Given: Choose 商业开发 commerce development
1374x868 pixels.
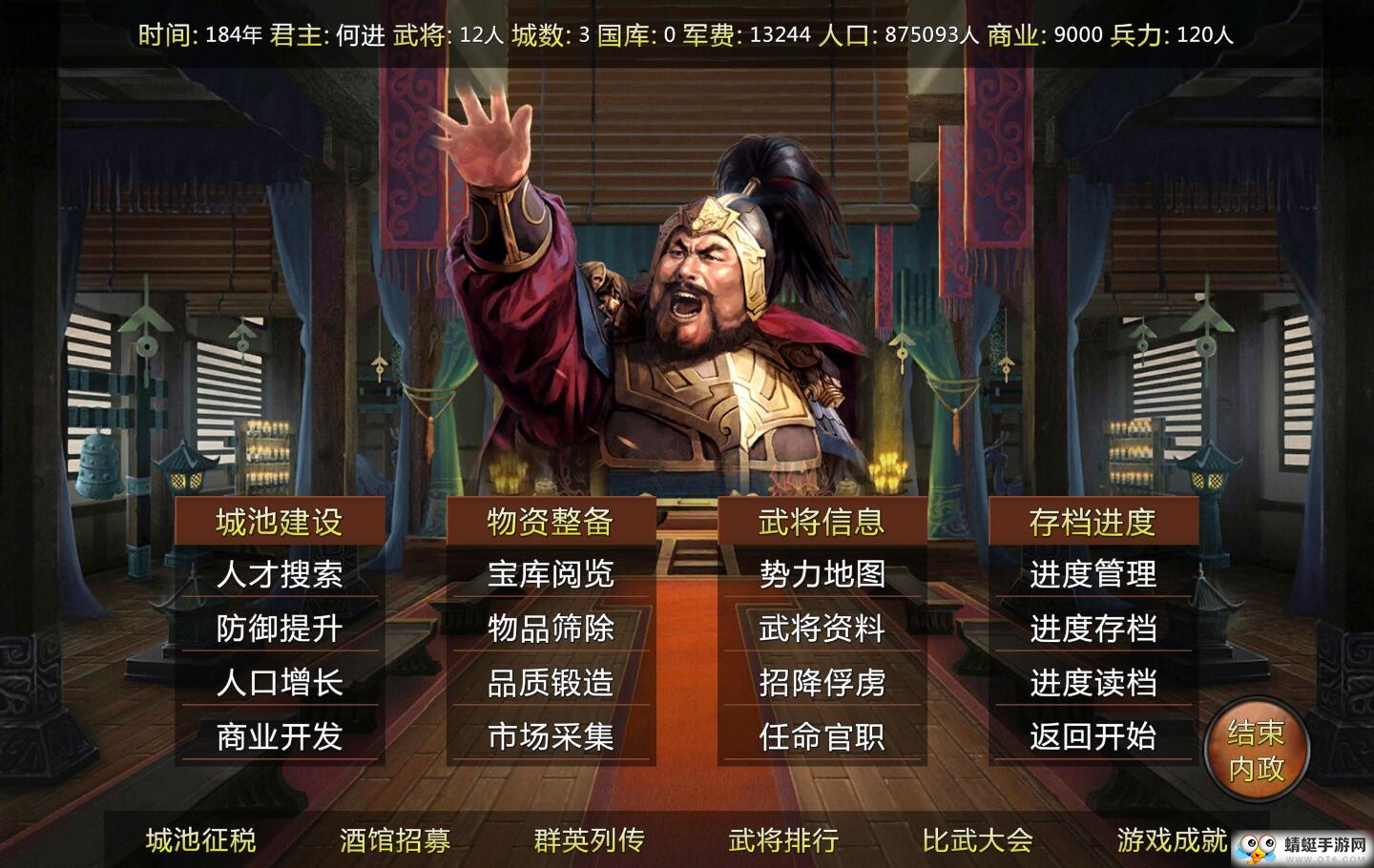Looking at the screenshot, I should click(x=280, y=737).
